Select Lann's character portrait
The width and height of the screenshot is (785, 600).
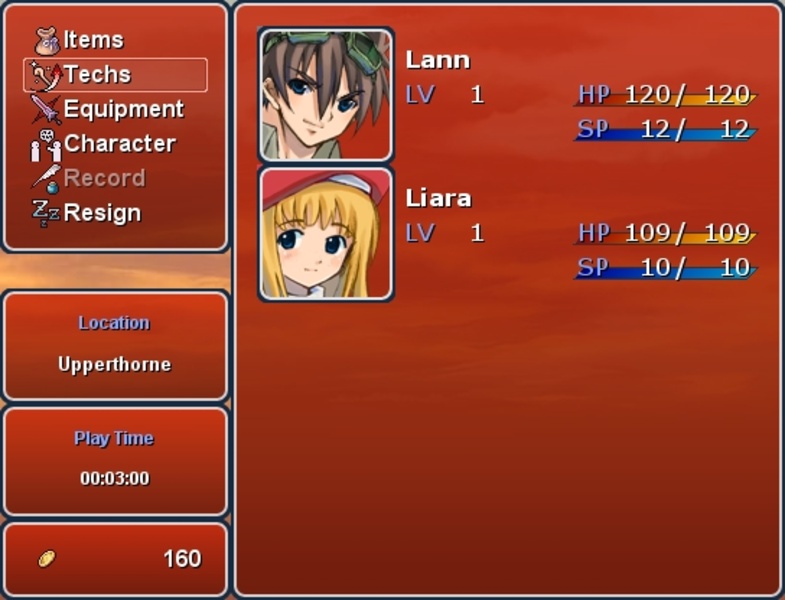[325, 95]
